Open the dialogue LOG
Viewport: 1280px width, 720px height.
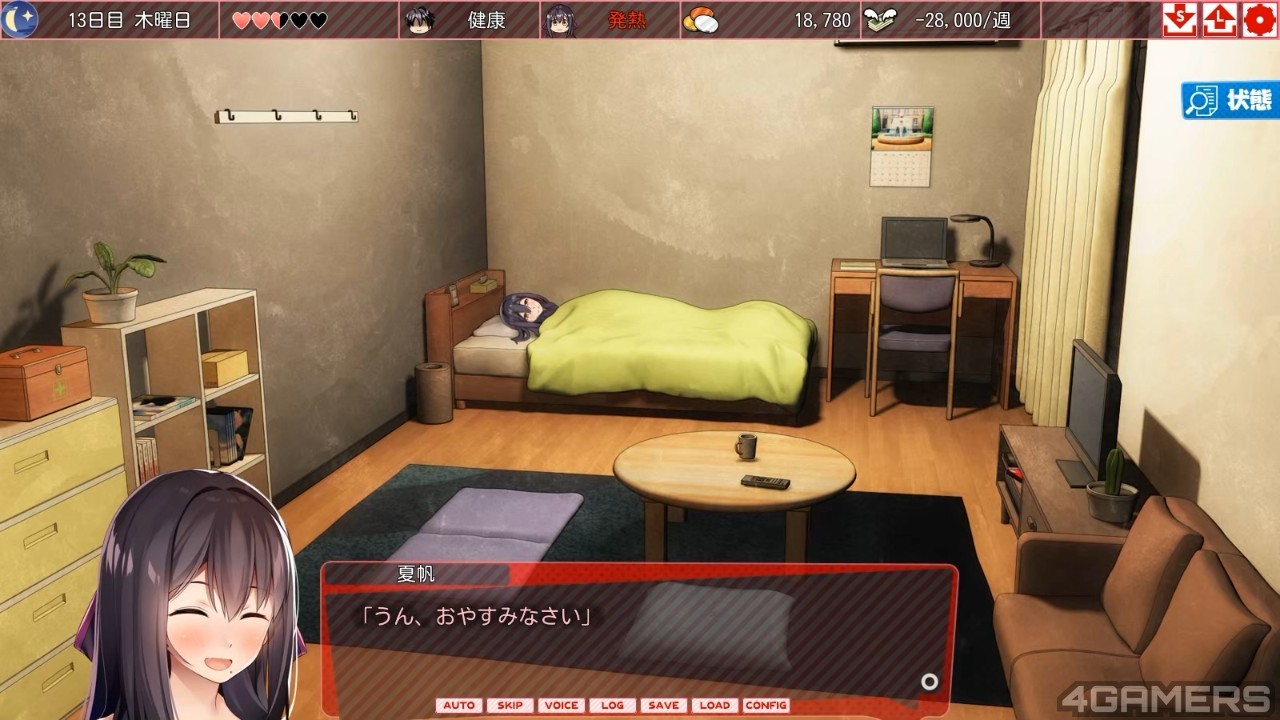(613, 705)
